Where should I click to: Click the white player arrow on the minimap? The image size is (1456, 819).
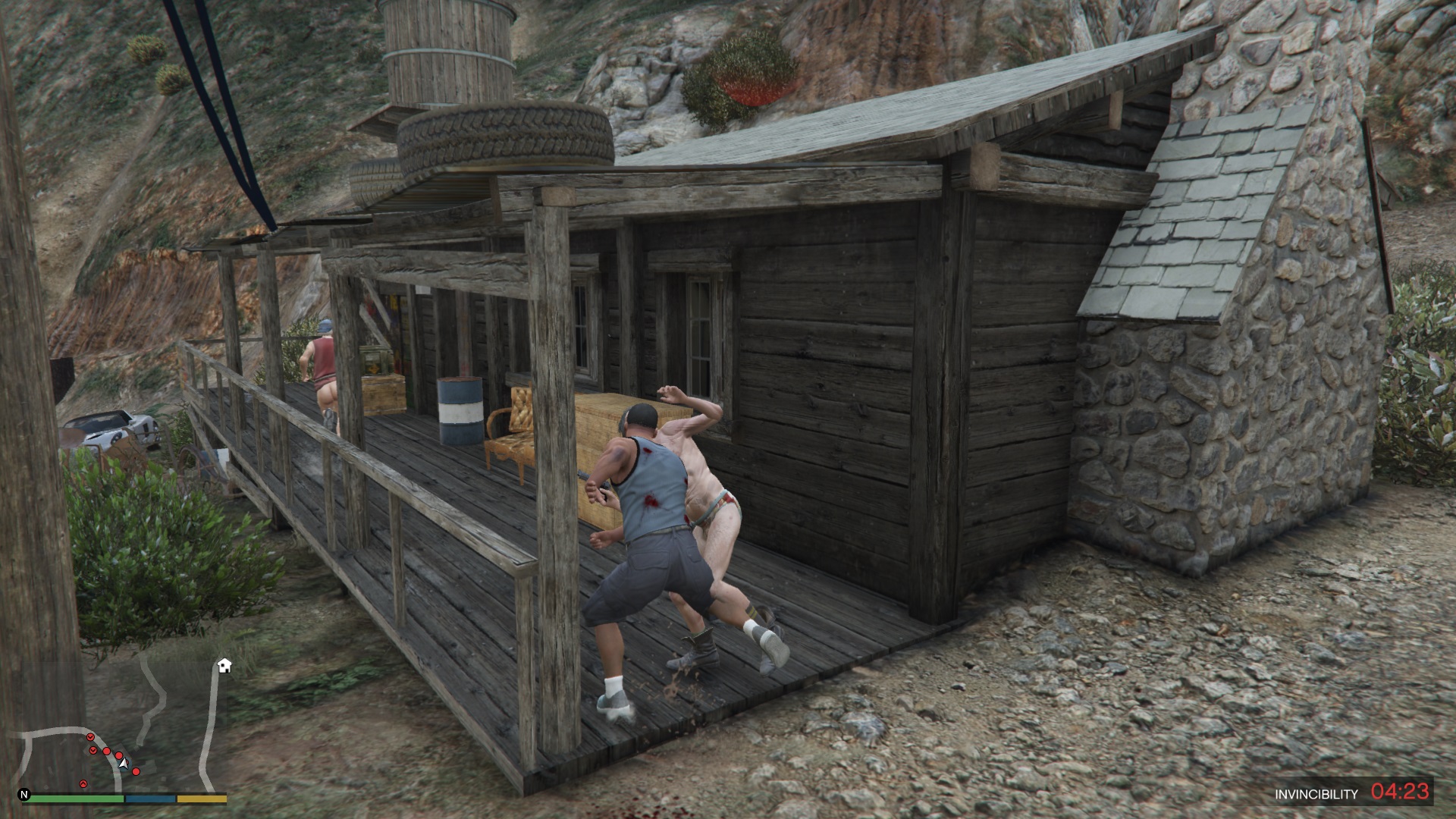click(x=124, y=763)
